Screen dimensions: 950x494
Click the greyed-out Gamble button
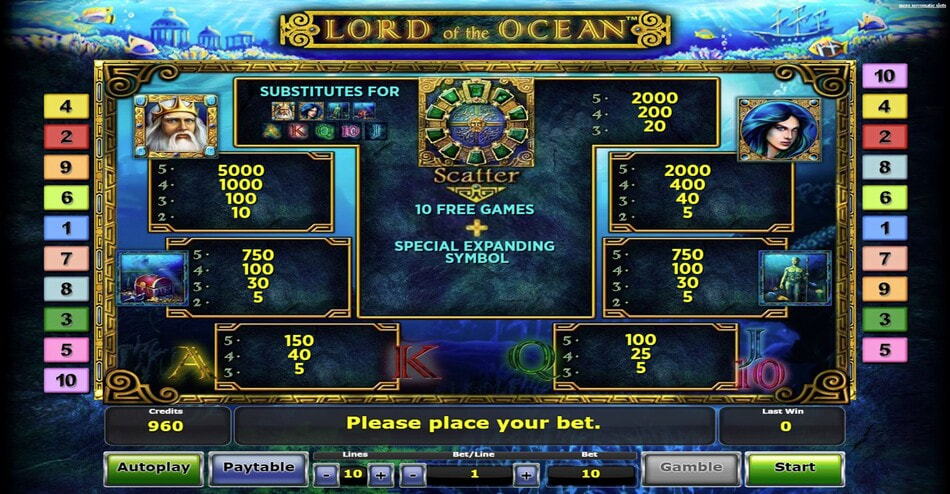pos(690,467)
